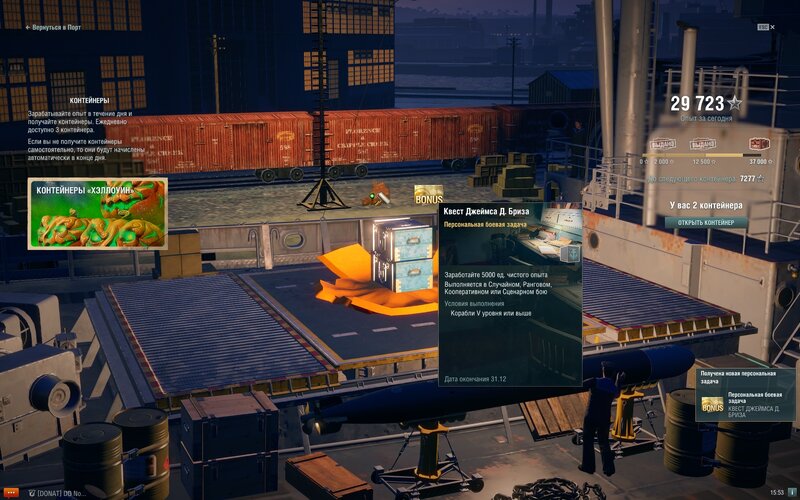The height and width of the screenshot is (500, 800).
Task: Open the orange chat button in the corner
Action: click(10, 493)
